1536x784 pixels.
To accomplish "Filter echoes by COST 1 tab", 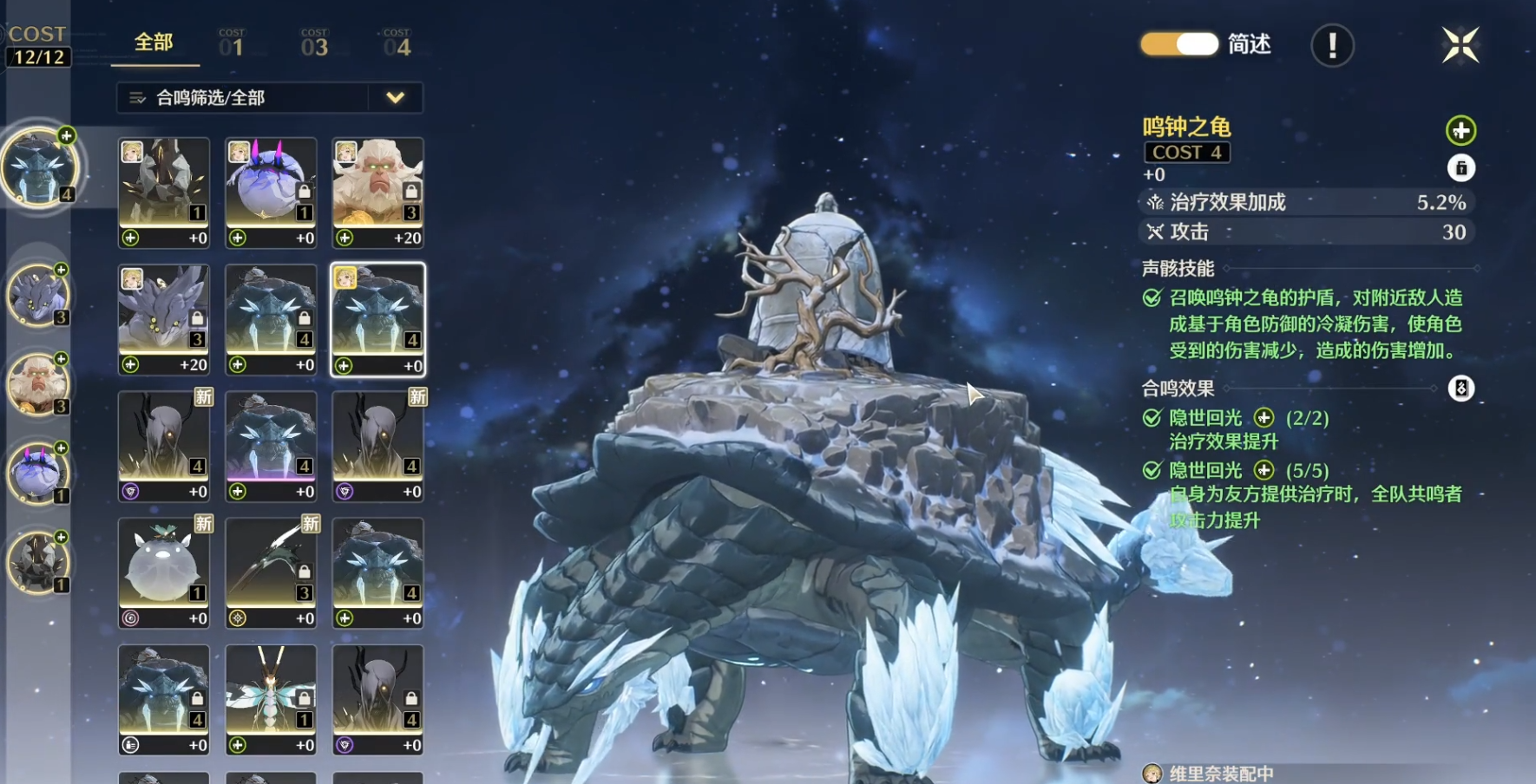I will (232, 43).
